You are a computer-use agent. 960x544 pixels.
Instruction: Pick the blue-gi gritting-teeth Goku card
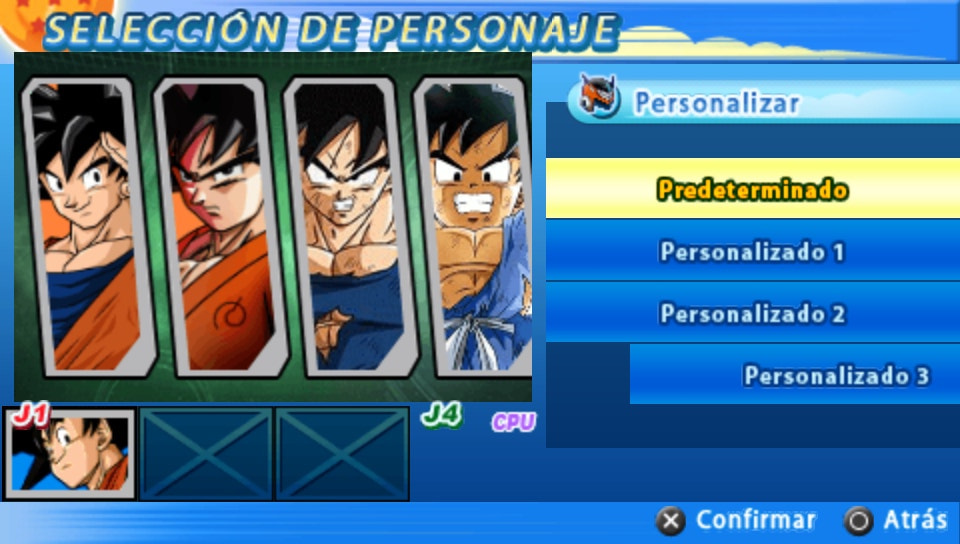pyautogui.click(x=476, y=225)
